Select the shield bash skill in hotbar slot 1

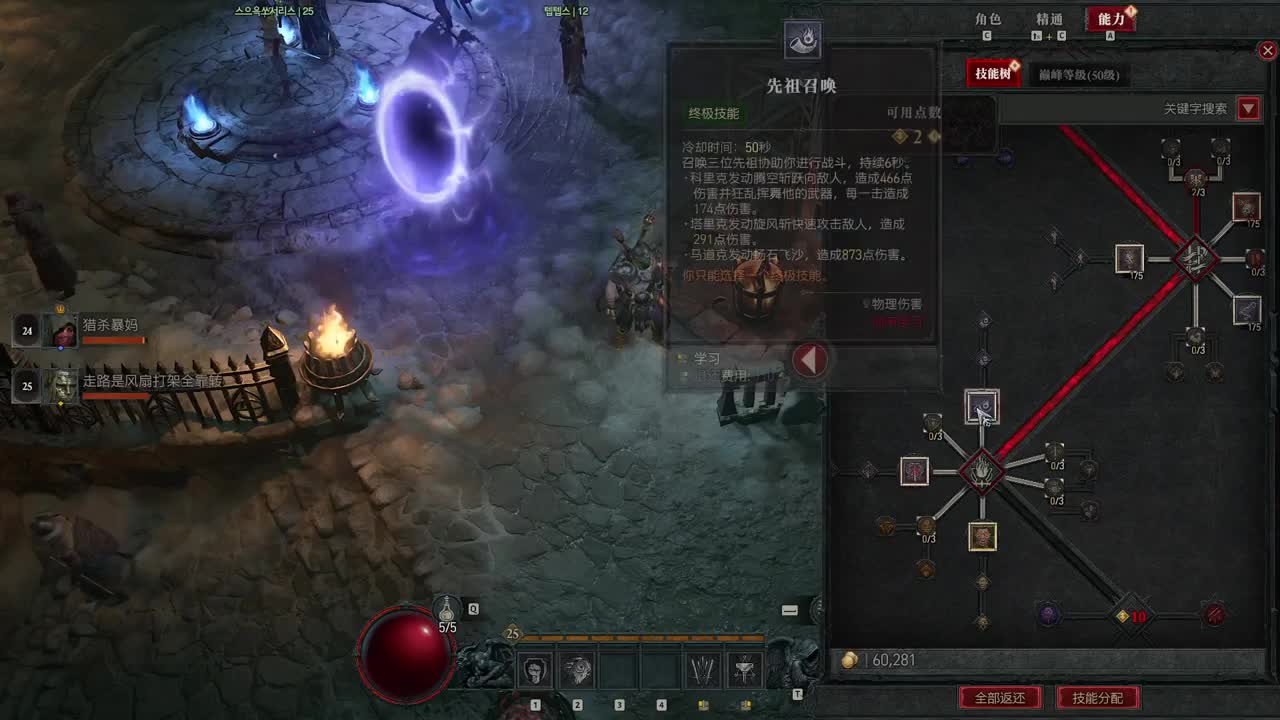[533, 670]
